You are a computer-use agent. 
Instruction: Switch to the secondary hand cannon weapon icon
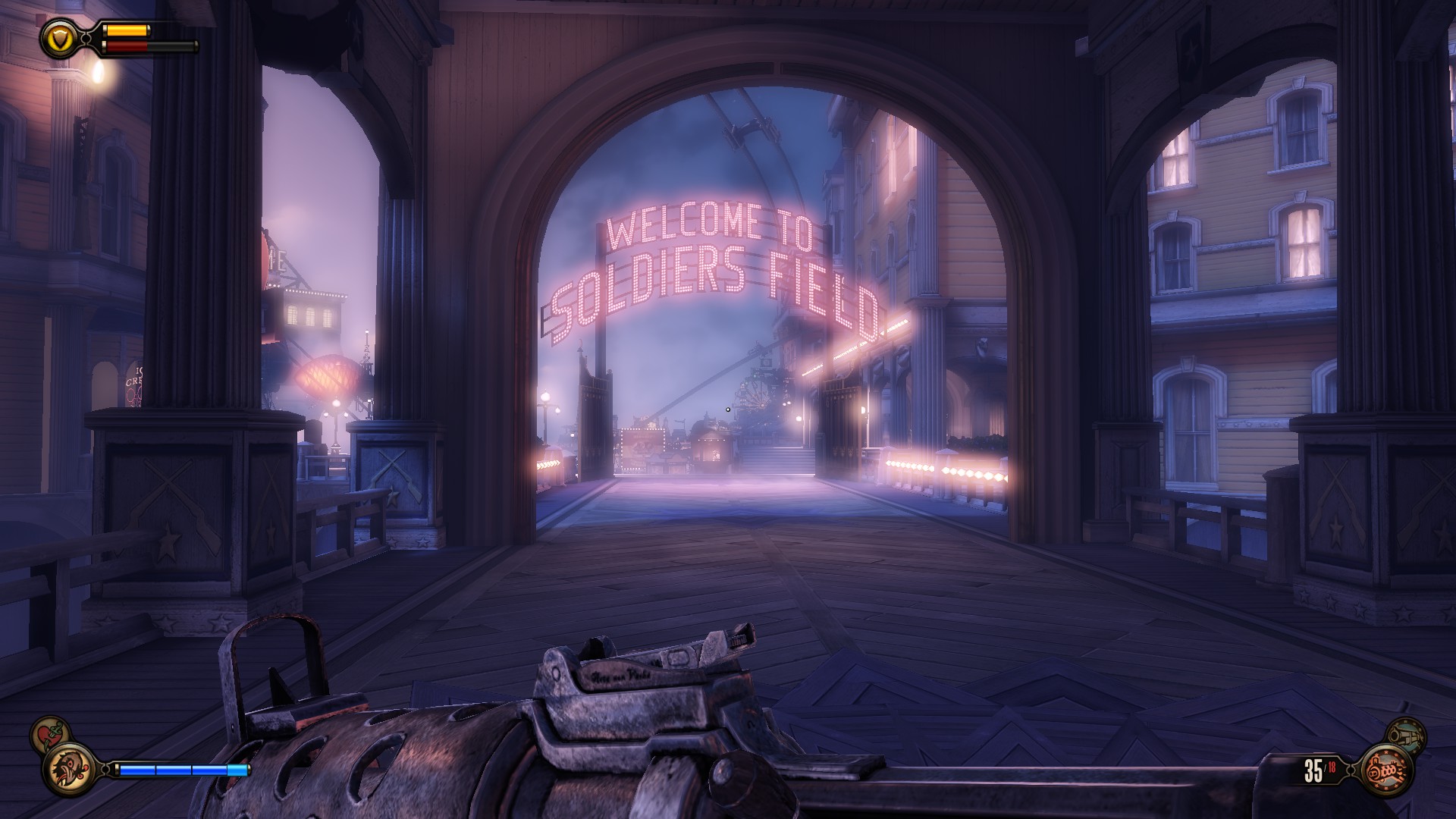pos(1406,735)
